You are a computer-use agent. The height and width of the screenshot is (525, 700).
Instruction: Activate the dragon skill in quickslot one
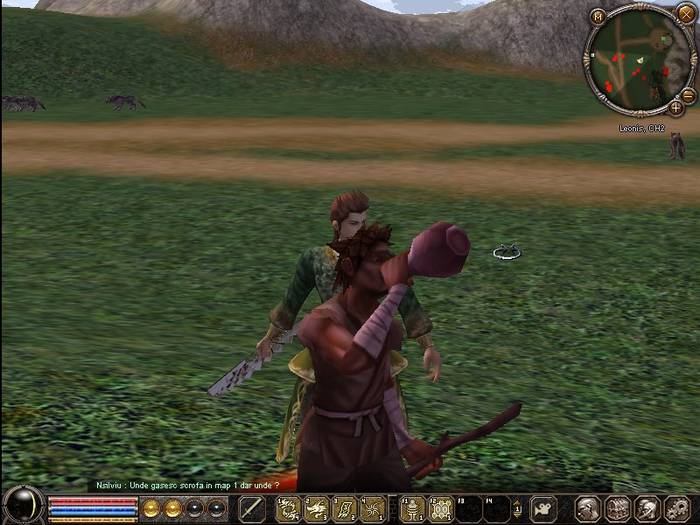288,509
